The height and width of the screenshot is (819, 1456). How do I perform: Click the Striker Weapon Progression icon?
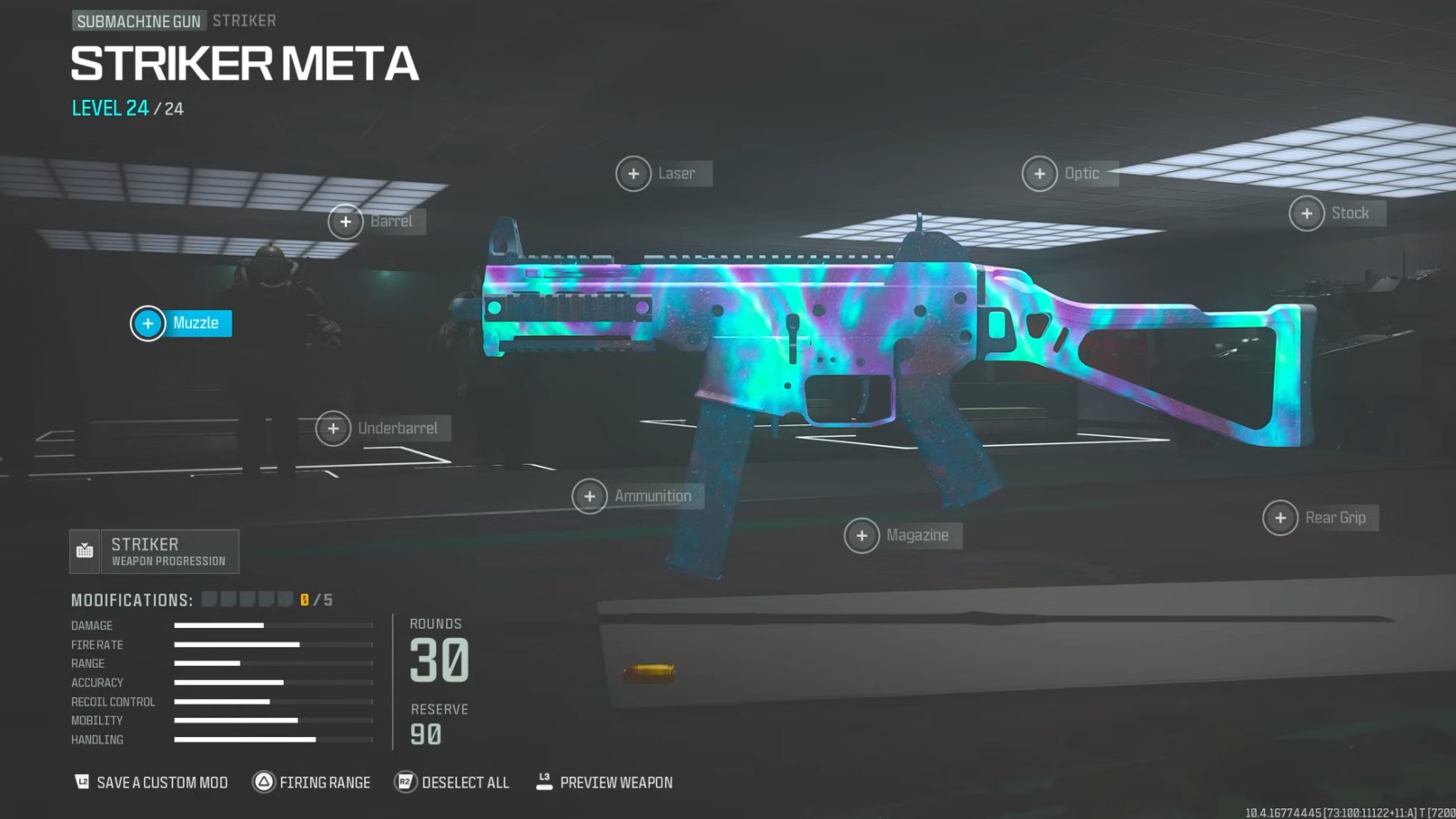[85, 551]
